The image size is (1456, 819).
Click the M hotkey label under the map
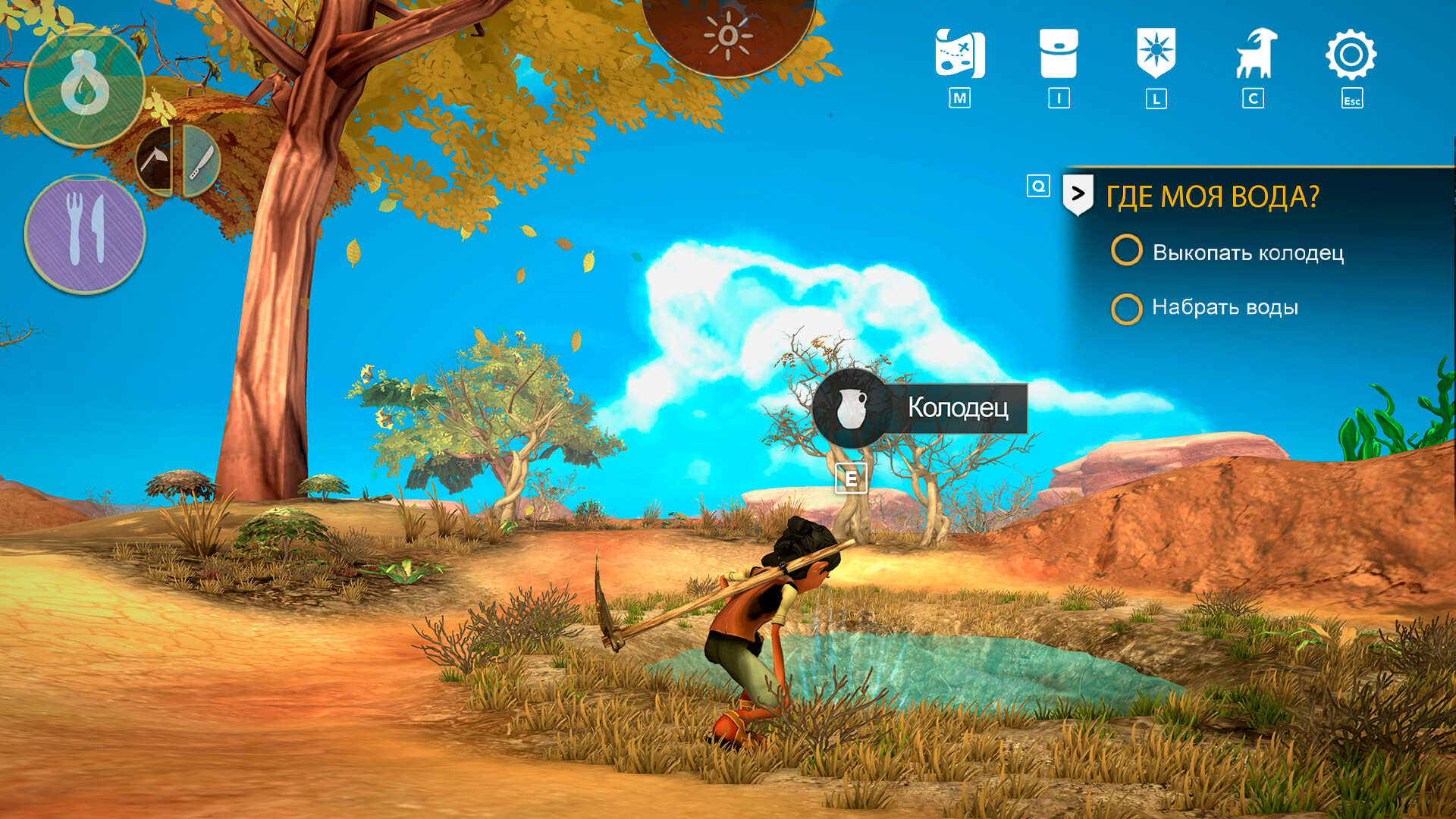click(959, 97)
